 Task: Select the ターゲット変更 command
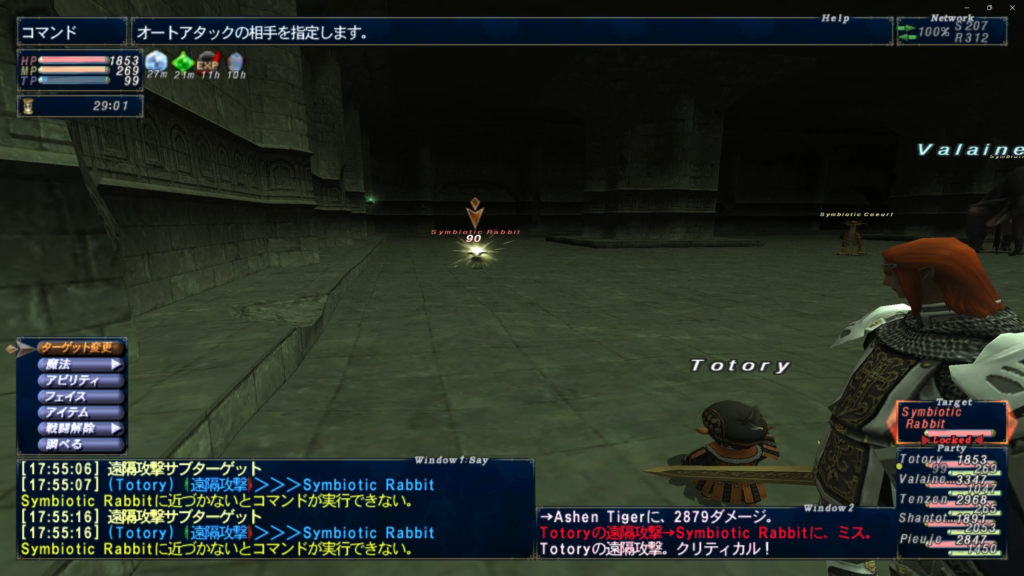click(80, 348)
